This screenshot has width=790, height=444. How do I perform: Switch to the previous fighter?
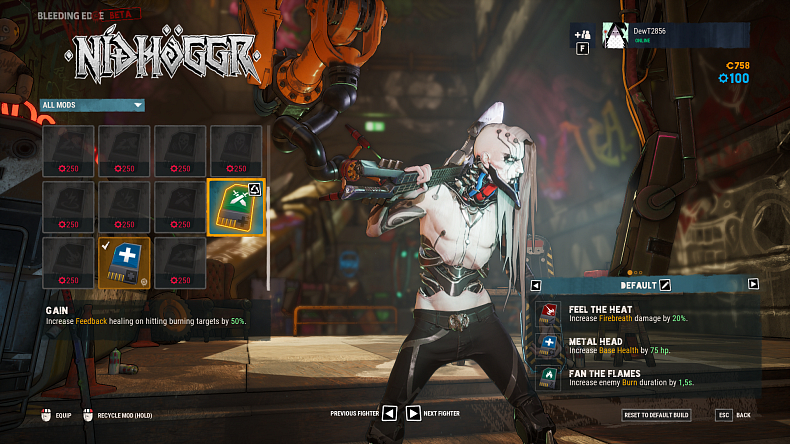point(389,413)
